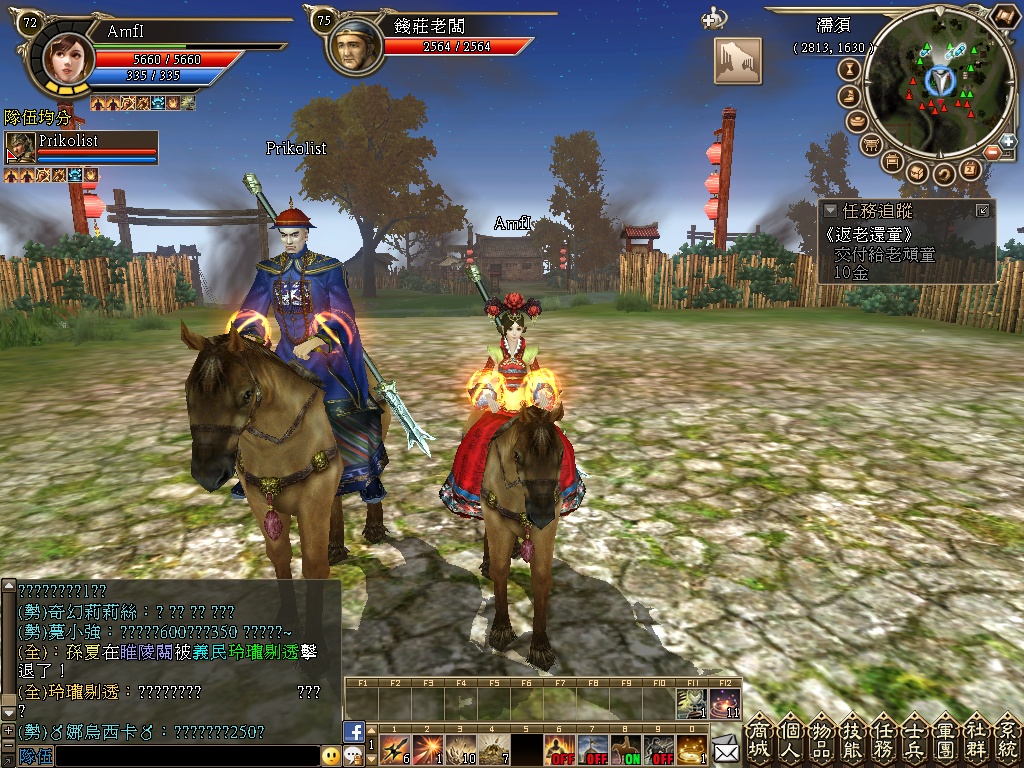Open the 商城 shop menu
This screenshot has height=768, width=1024.
(x=760, y=740)
